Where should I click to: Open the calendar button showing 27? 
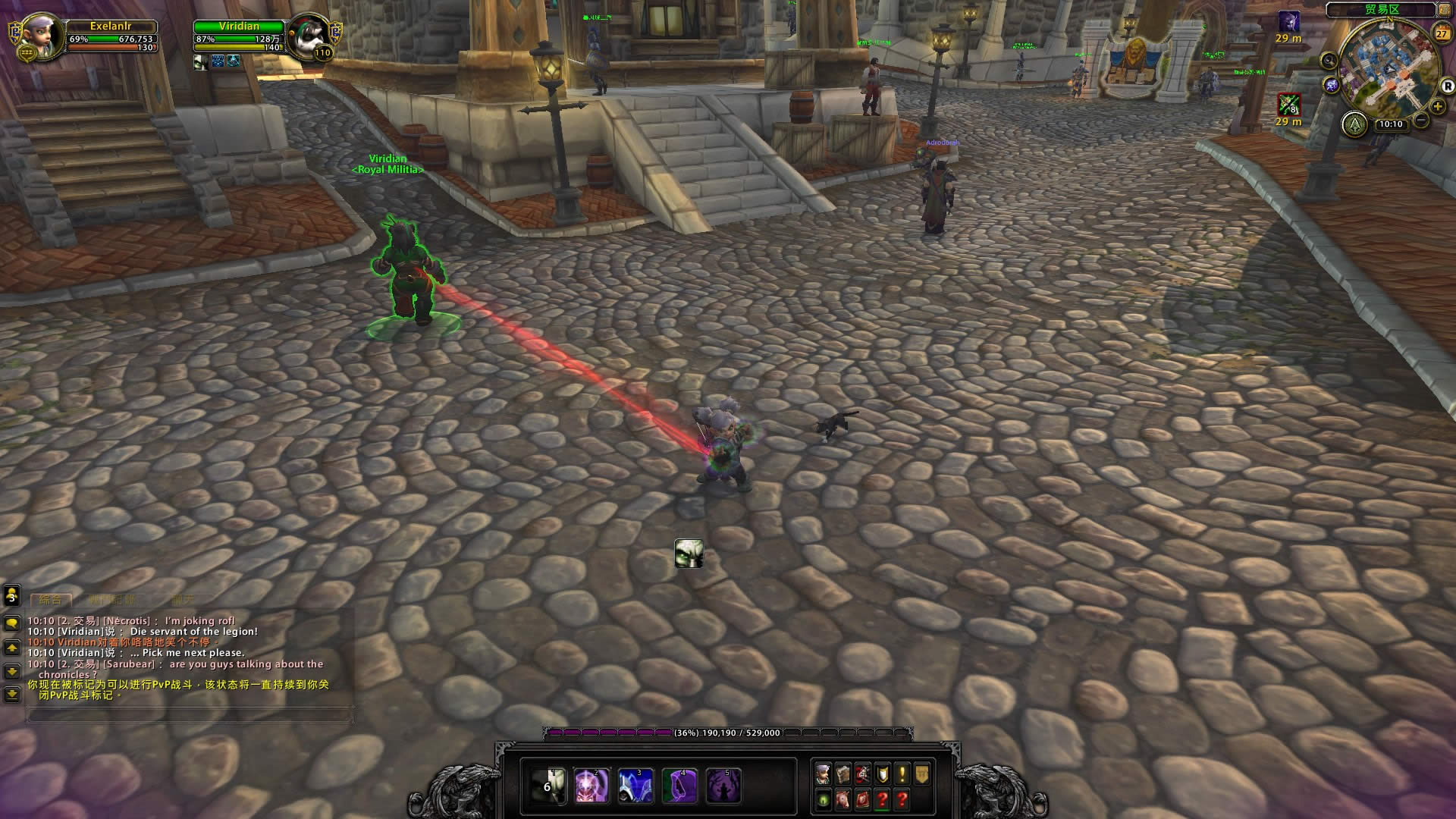pos(1442,33)
